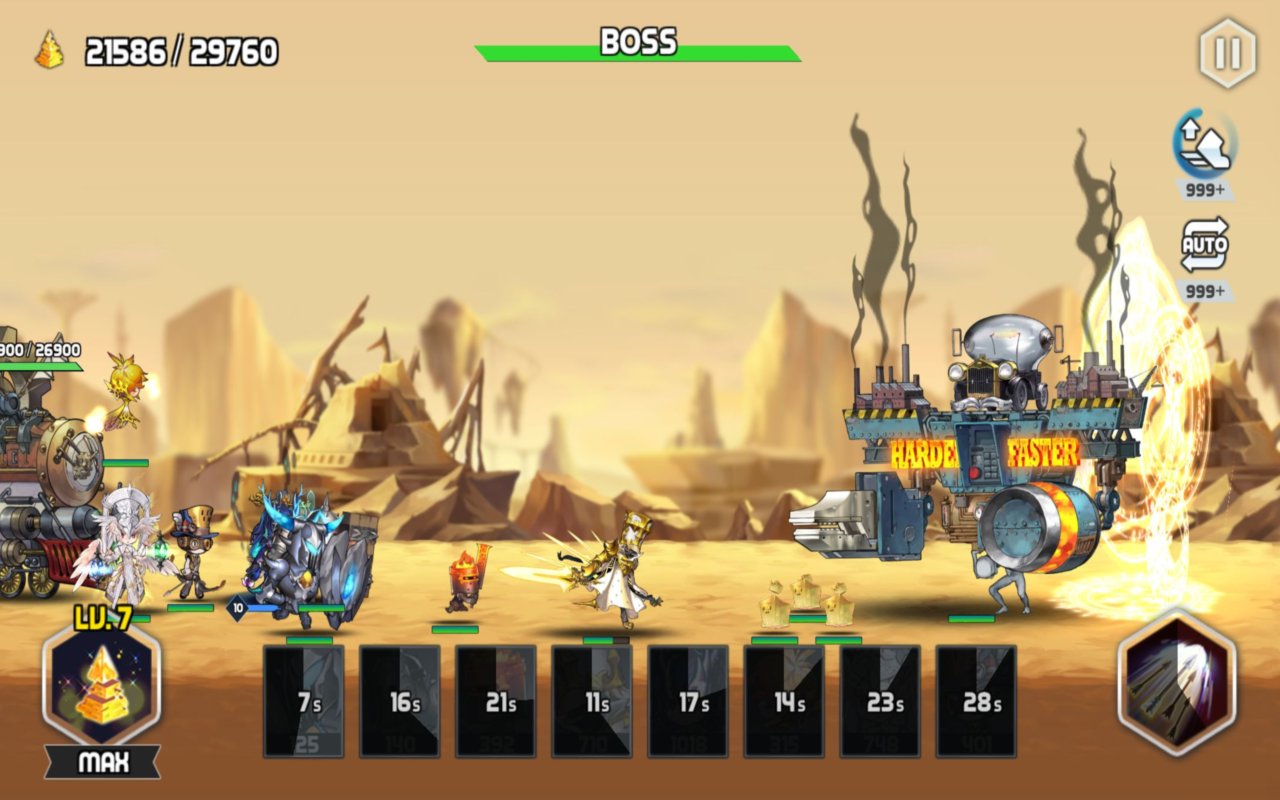Tap the BOSS label at top center
The height and width of the screenshot is (800, 1280).
point(637,43)
